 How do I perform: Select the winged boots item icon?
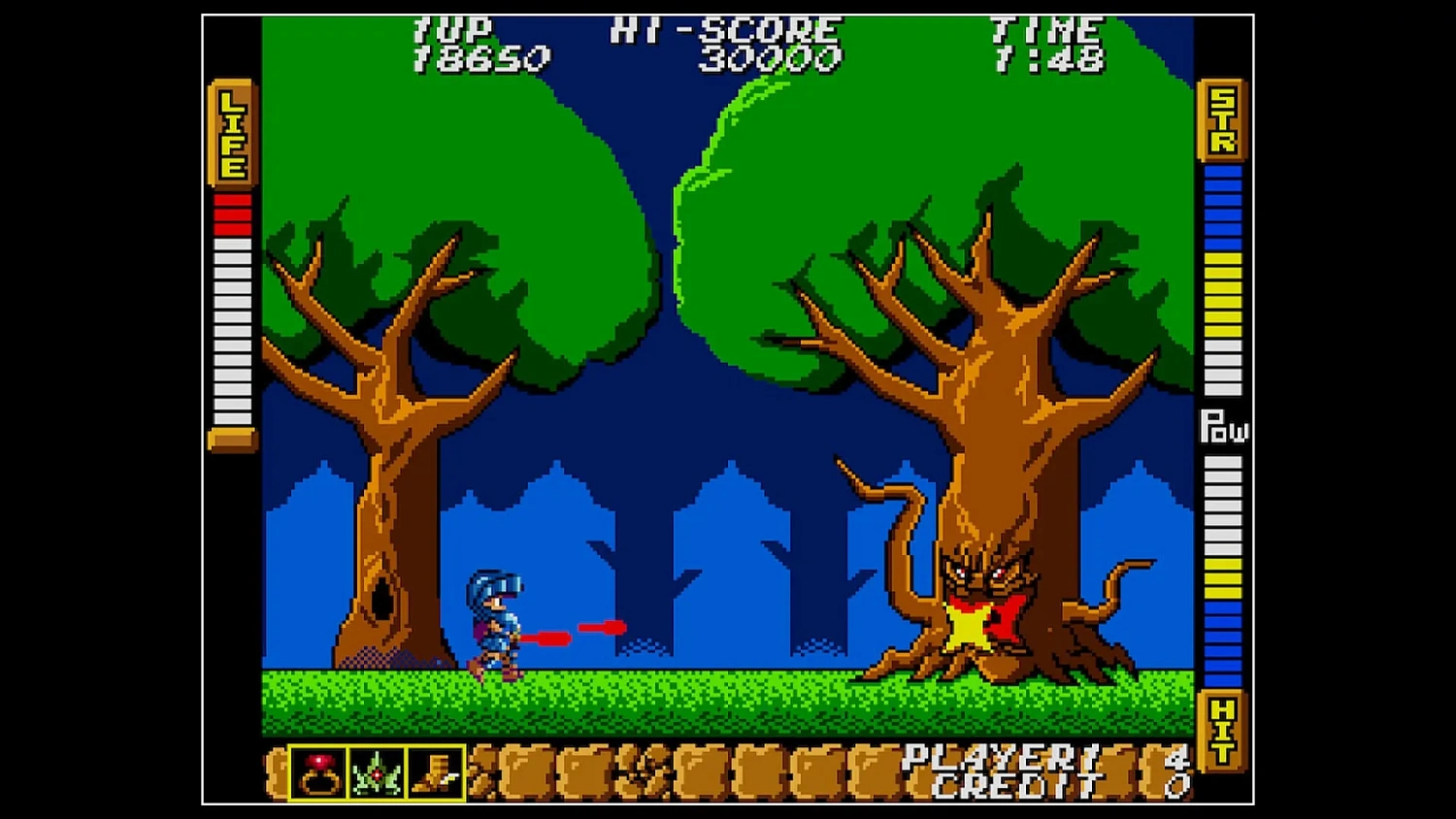pyautogui.click(x=436, y=771)
